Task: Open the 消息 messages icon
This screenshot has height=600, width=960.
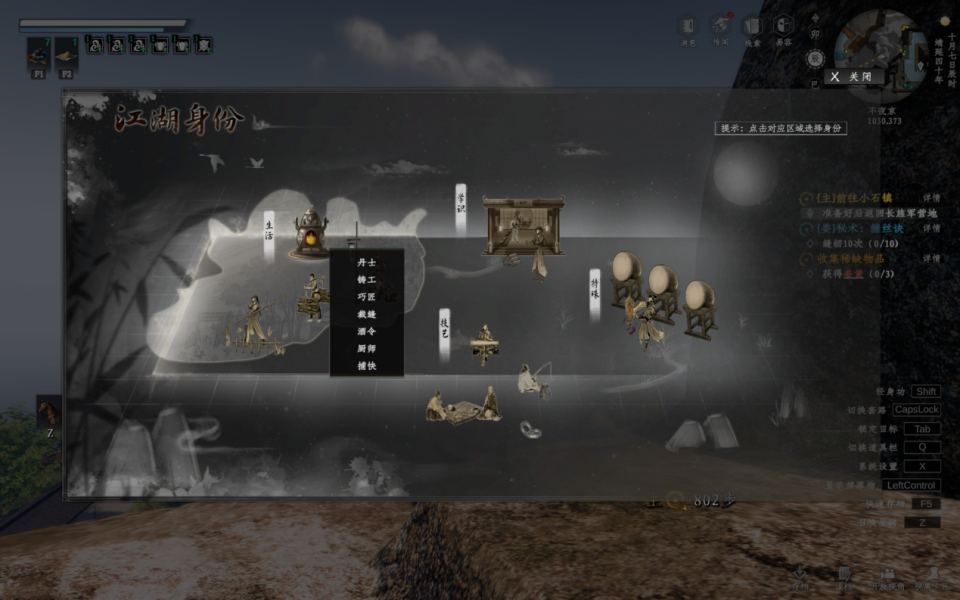Action: tap(688, 28)
